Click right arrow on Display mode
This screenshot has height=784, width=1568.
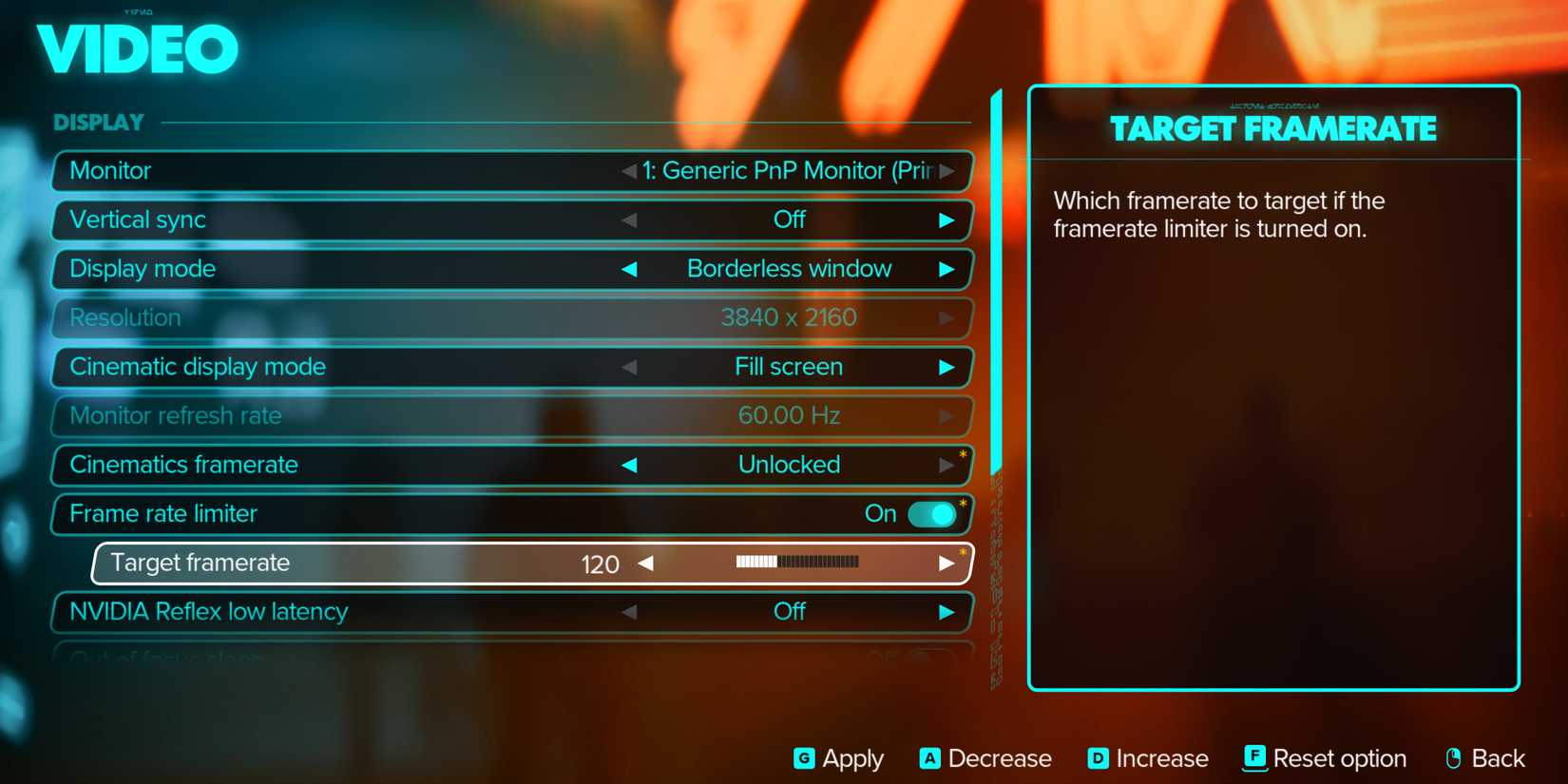(947, 269)
